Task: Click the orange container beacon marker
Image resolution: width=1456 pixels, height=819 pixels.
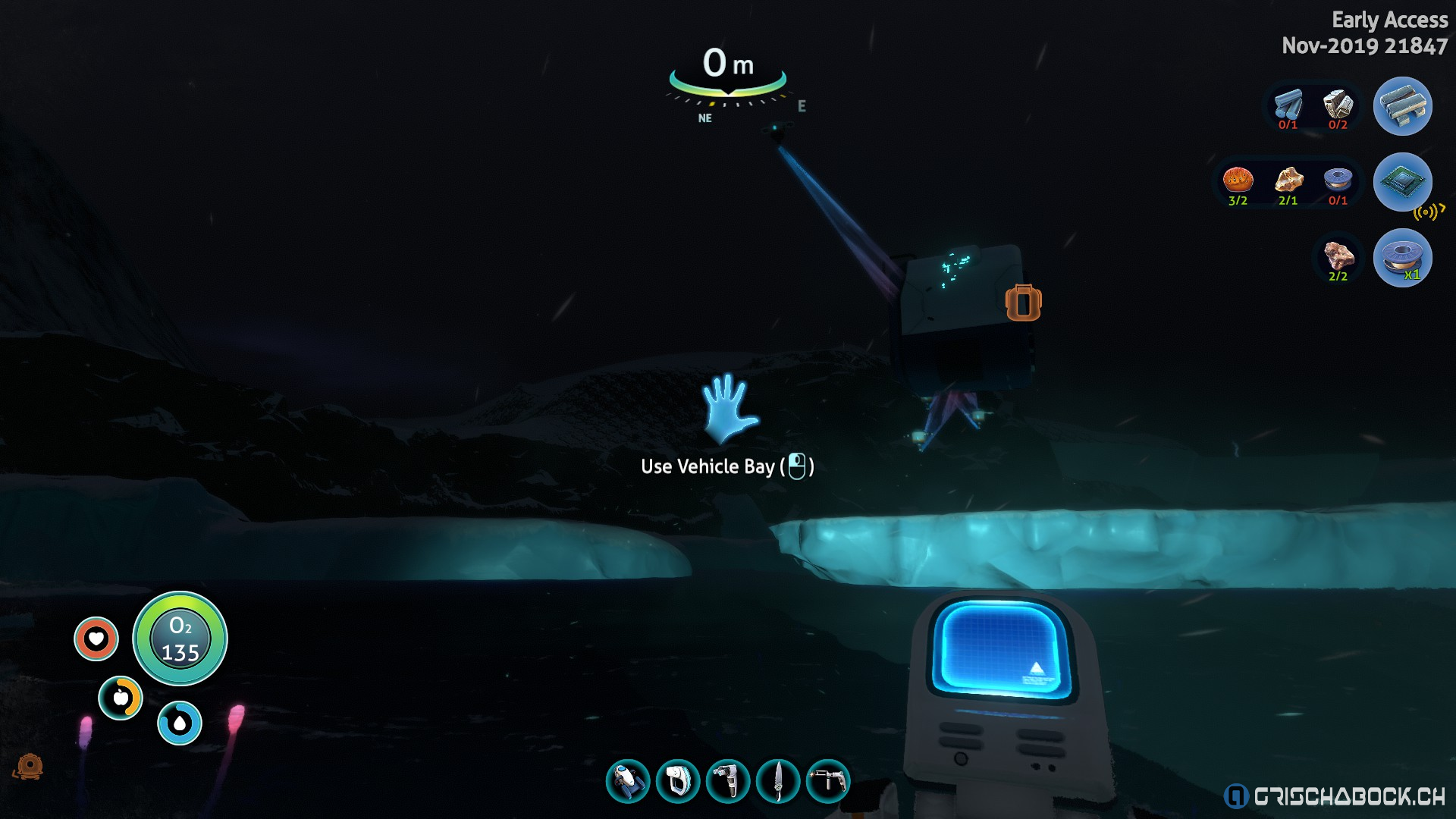Action: pos(1023,303)
